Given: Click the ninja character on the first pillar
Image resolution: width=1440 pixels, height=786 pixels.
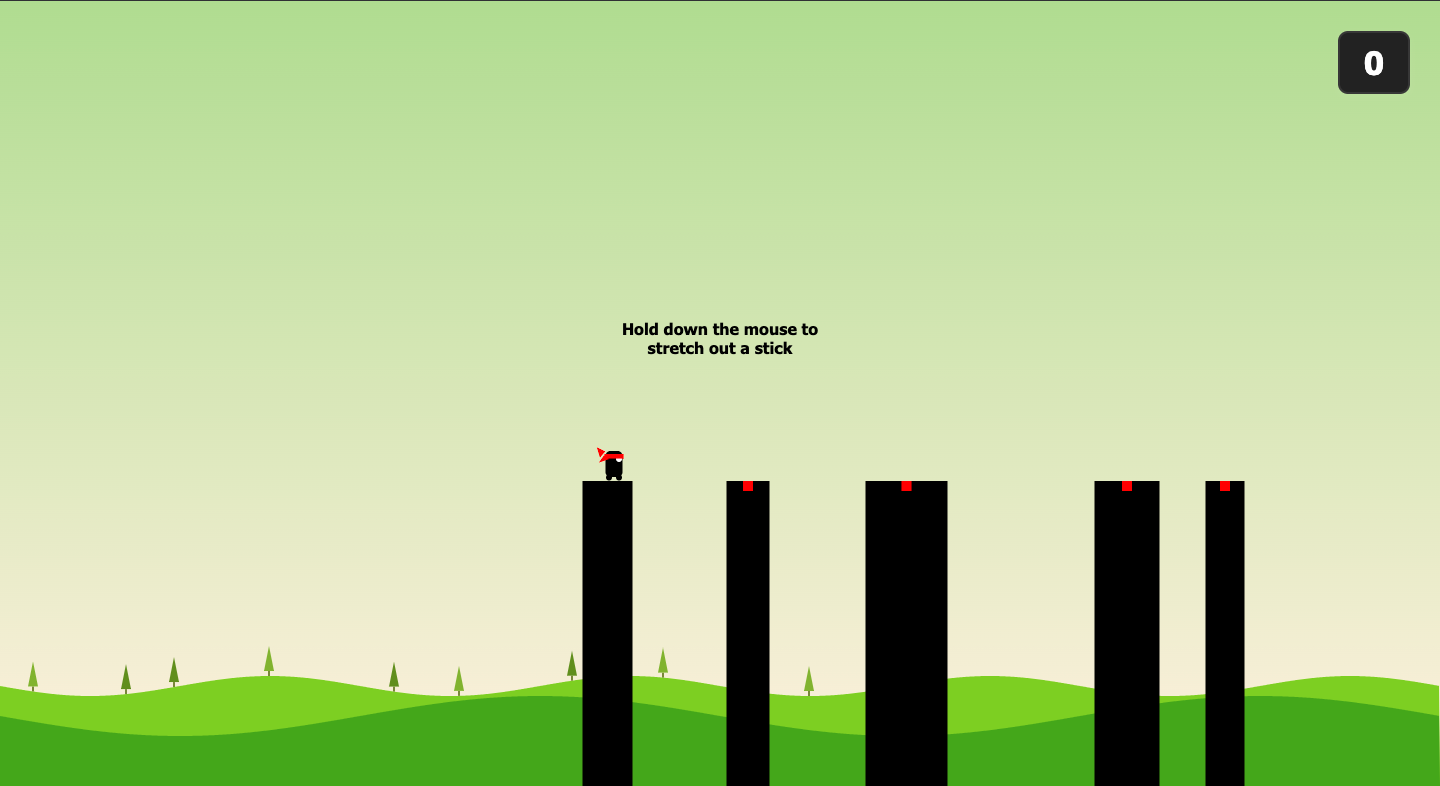Looking at the screenshot, I should click(612, 466).
